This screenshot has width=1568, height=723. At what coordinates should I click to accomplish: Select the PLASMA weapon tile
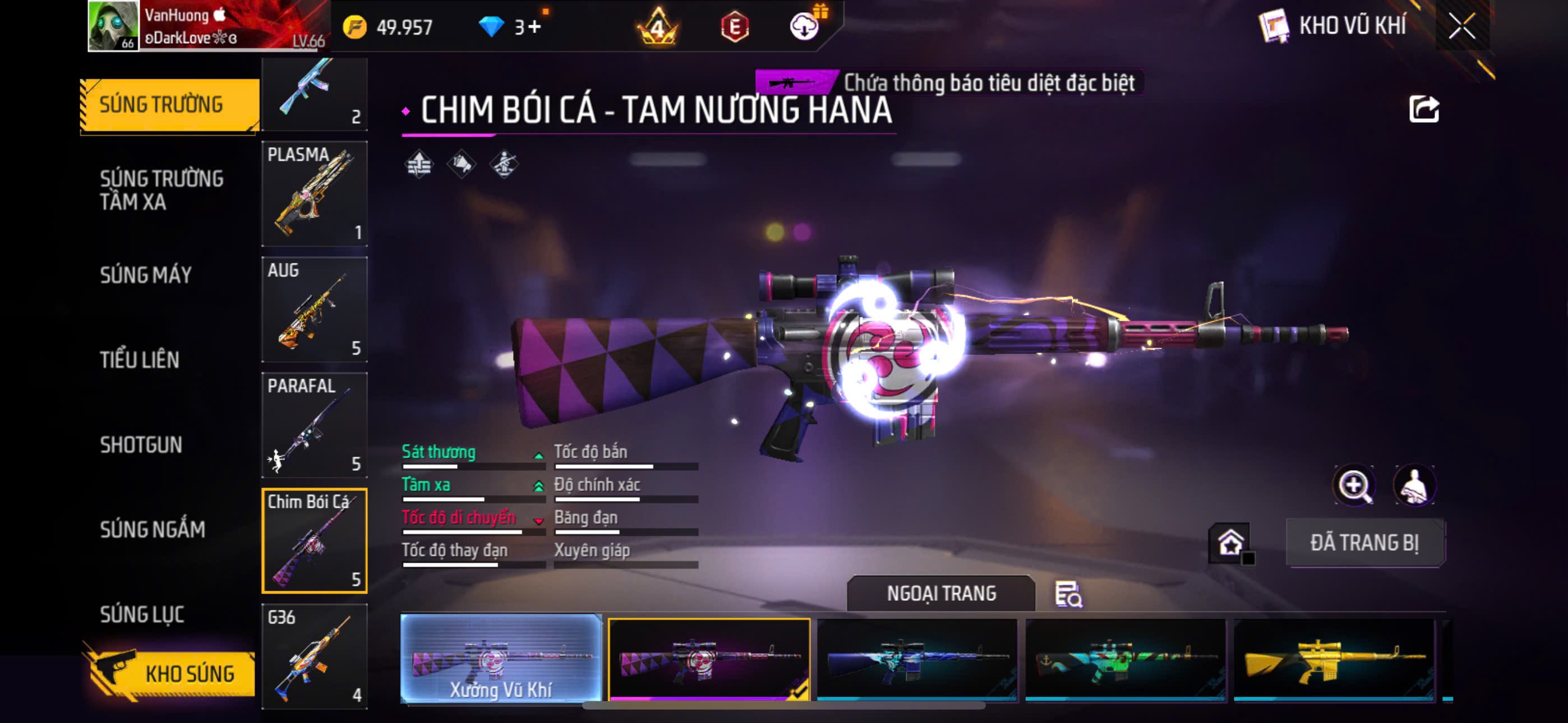(314, 193)
